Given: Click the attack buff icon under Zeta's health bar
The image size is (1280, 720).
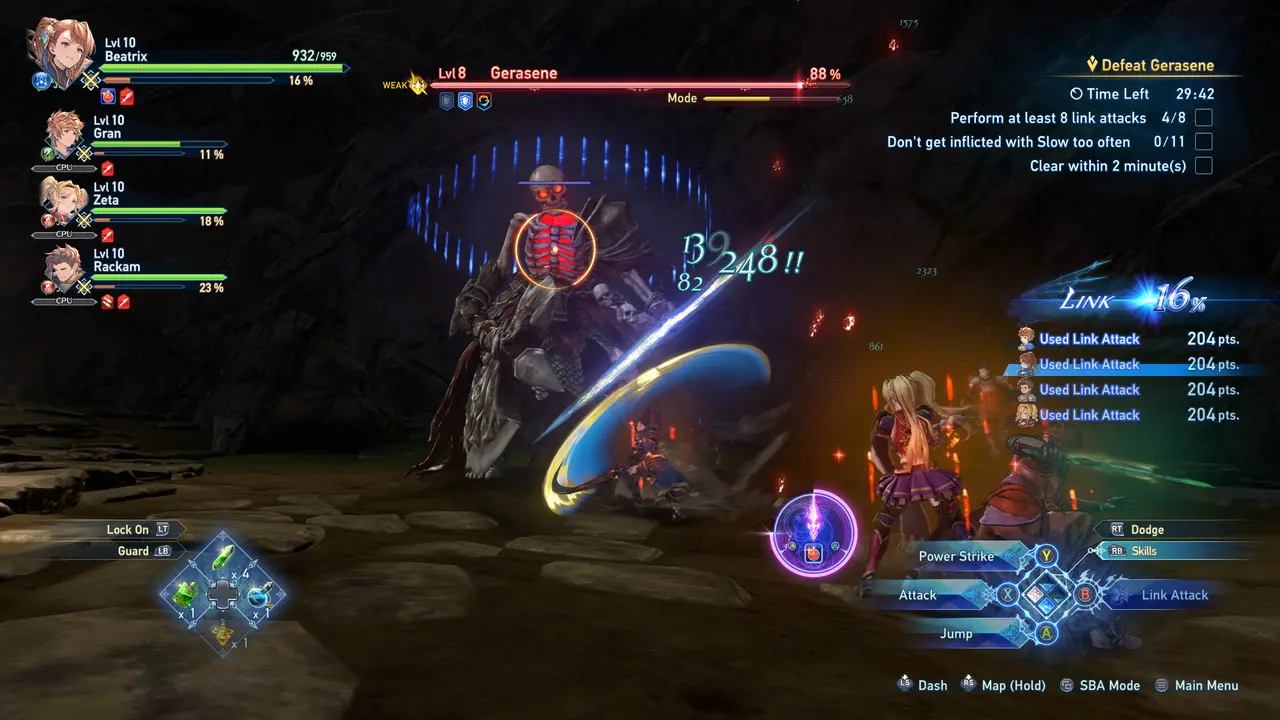Looking at the screenshot, I should click(107, 234).
